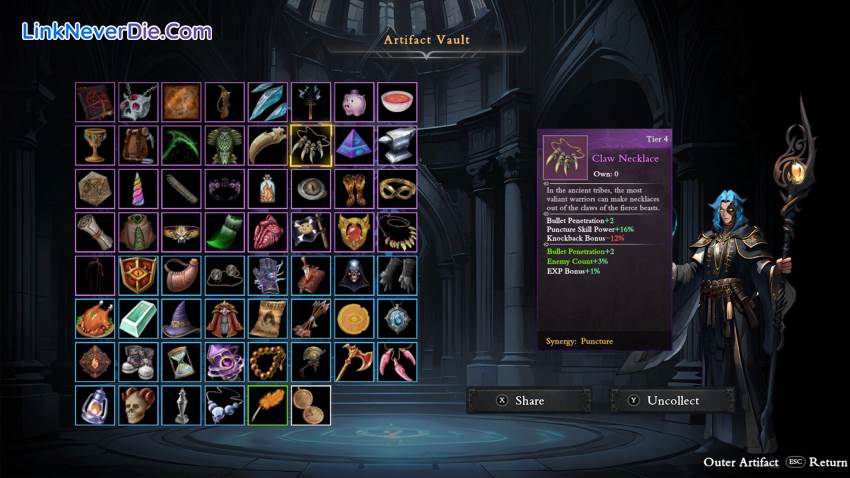Select the wanted poster artifact

[x=268, y=318]
